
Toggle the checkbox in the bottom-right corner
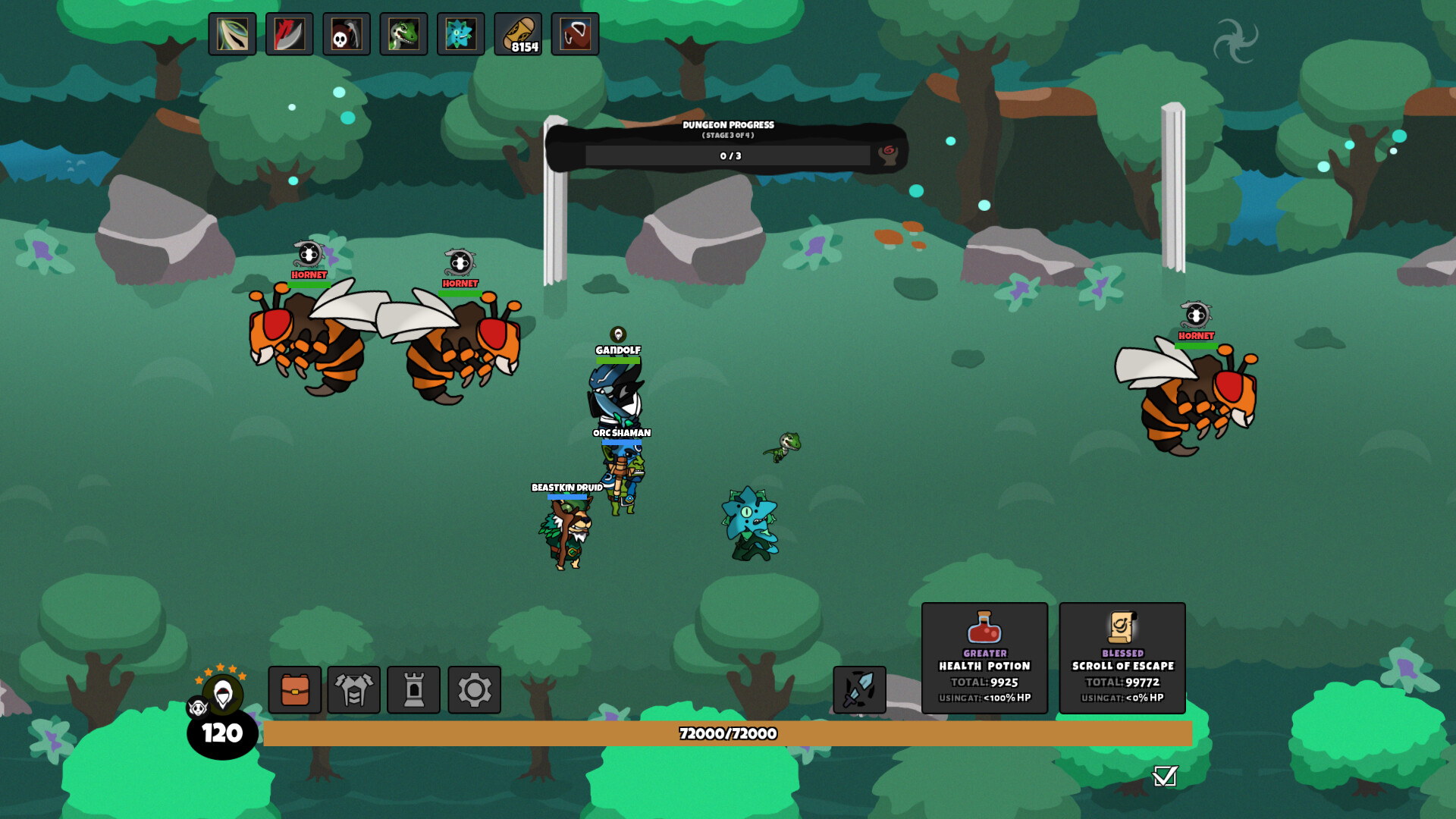[x=1166, y=777]
